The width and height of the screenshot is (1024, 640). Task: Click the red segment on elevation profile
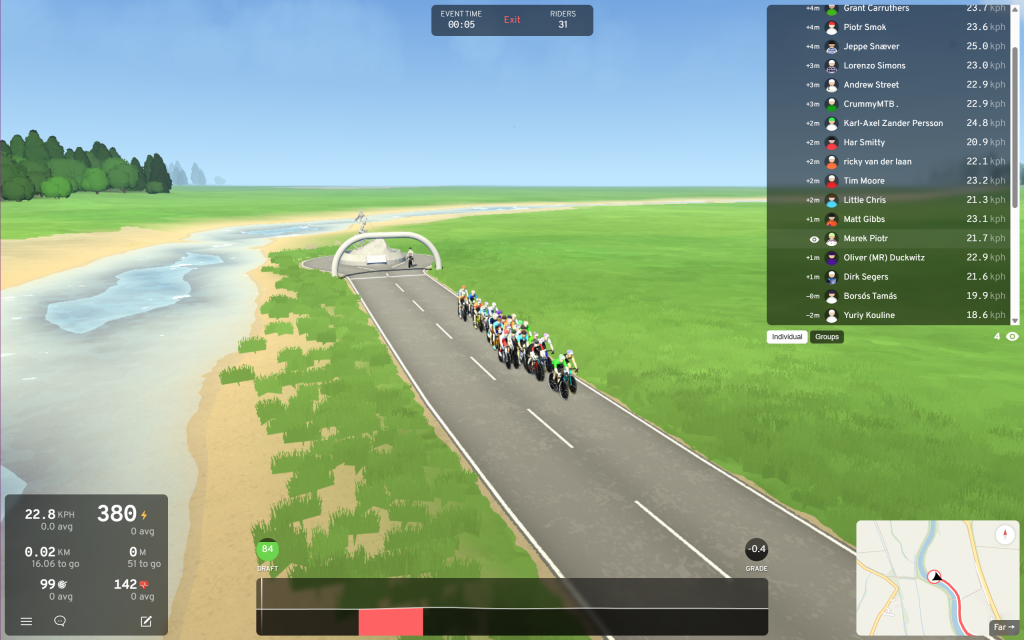click(391, 621)
